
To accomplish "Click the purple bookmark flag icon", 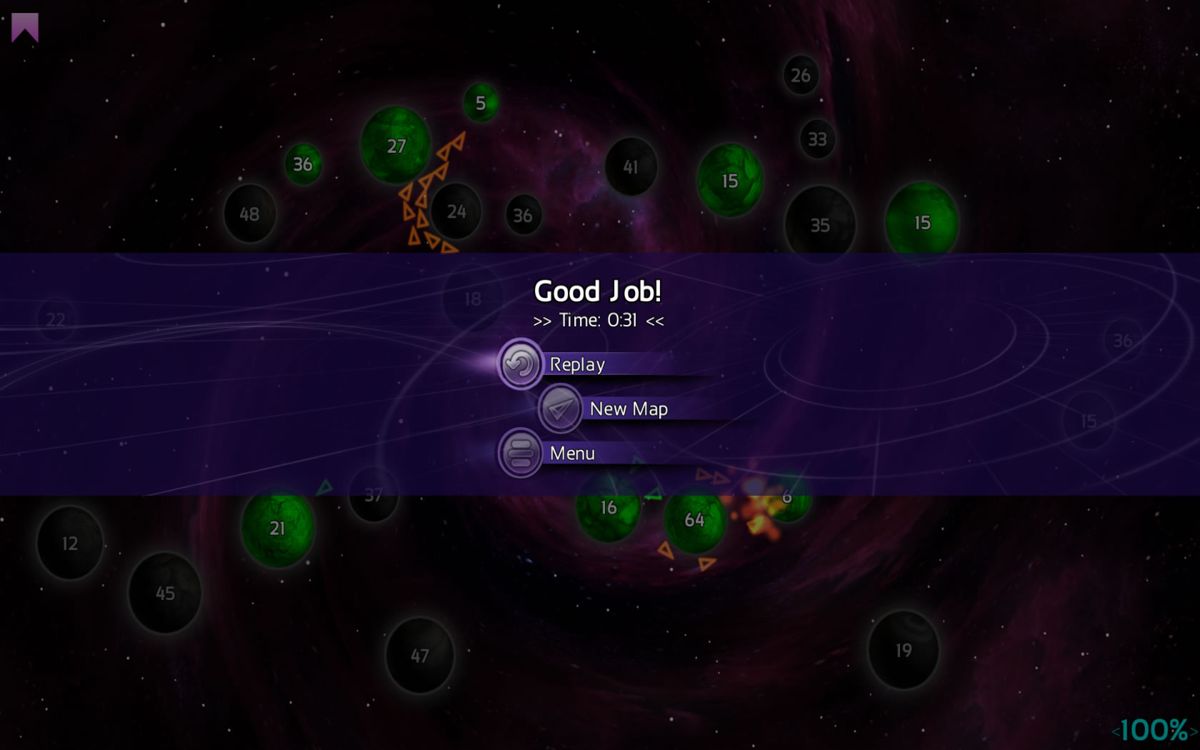I will [x=25, y=27].
